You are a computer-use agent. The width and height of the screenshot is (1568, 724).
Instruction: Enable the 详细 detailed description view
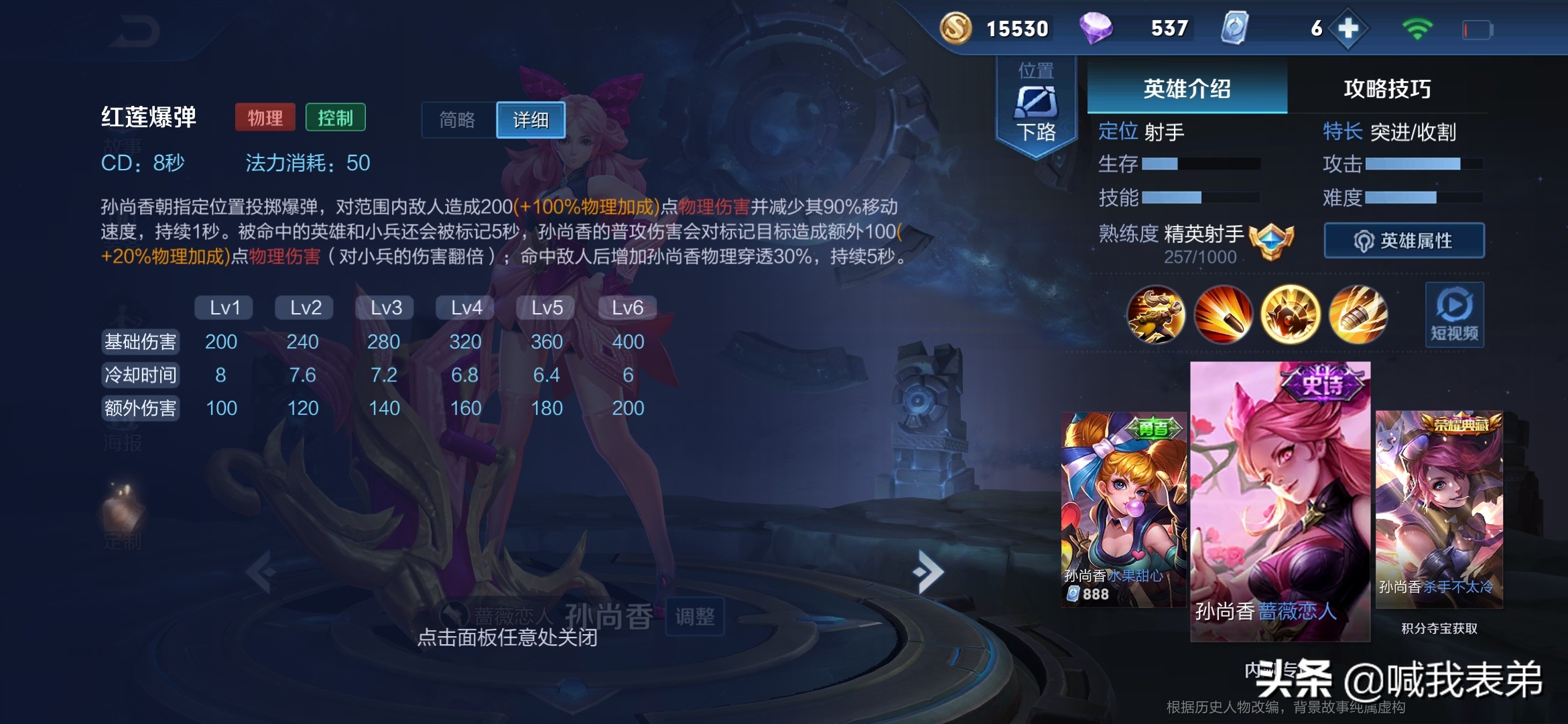click(x=531, y=120)
